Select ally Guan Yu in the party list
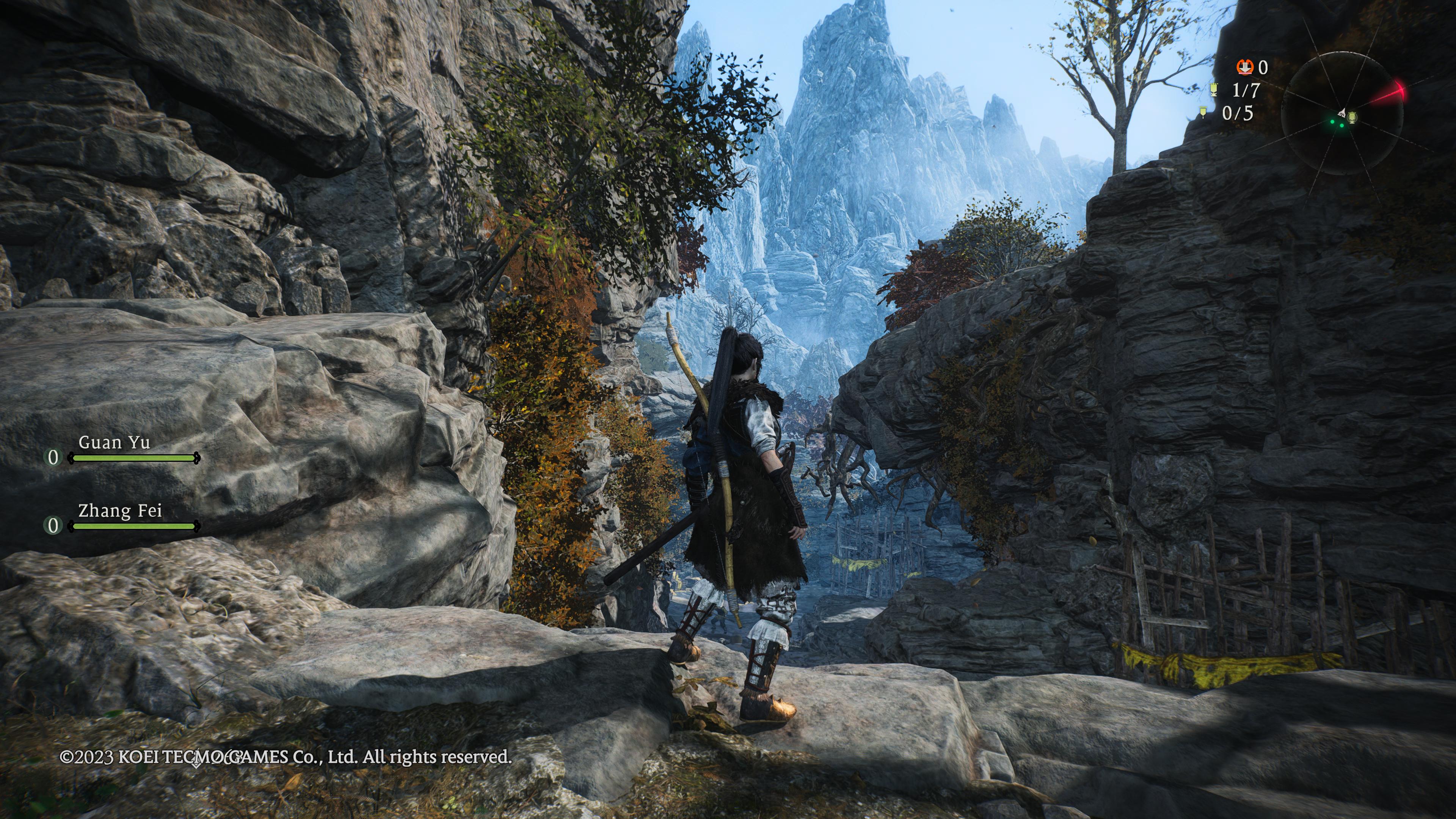This screenshot has height=819, width=1456. click(x=114, y=442)
